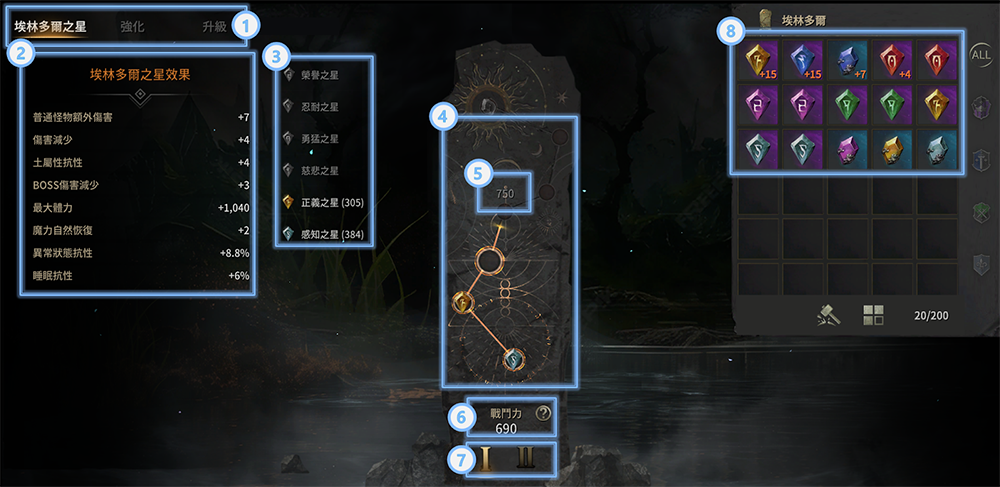Switch to preset II
This screenshot has height=487, width=1000.
click(x=527, y=459)
